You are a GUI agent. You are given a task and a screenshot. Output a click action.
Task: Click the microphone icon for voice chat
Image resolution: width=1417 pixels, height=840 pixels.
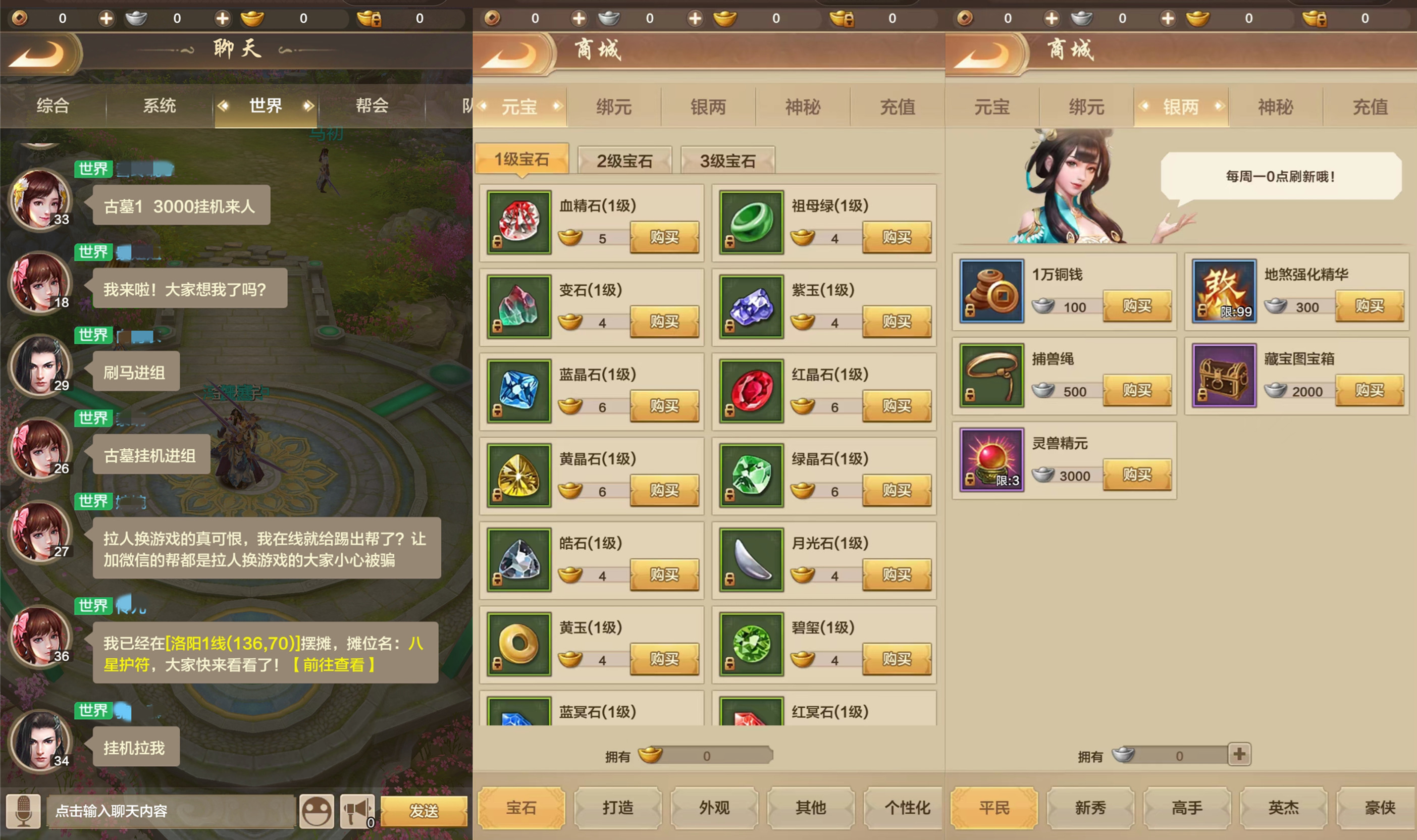click(x=23, y=811)
